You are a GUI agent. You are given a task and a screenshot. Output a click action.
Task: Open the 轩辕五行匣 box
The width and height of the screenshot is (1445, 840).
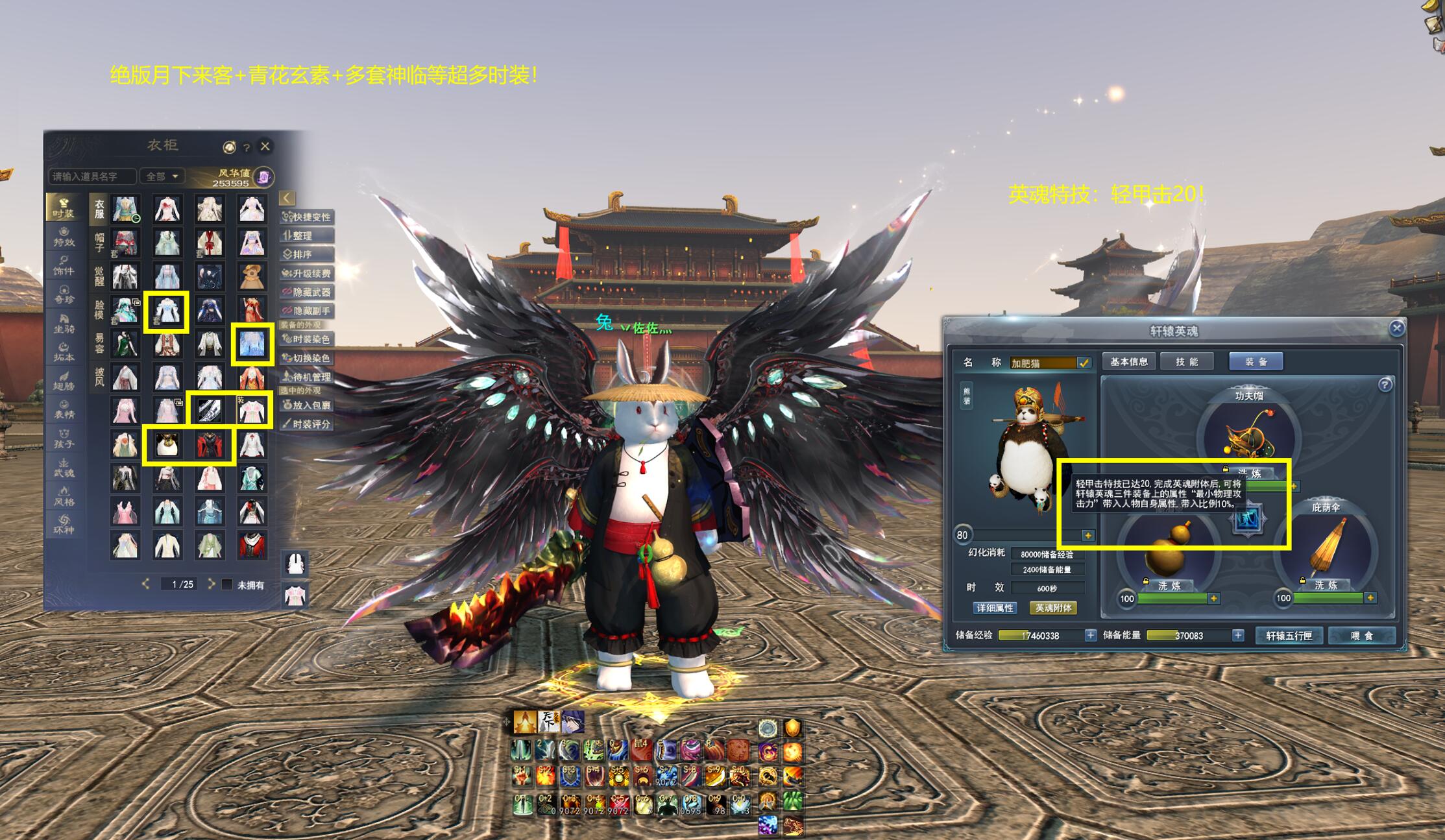(x=1289, y=636)
